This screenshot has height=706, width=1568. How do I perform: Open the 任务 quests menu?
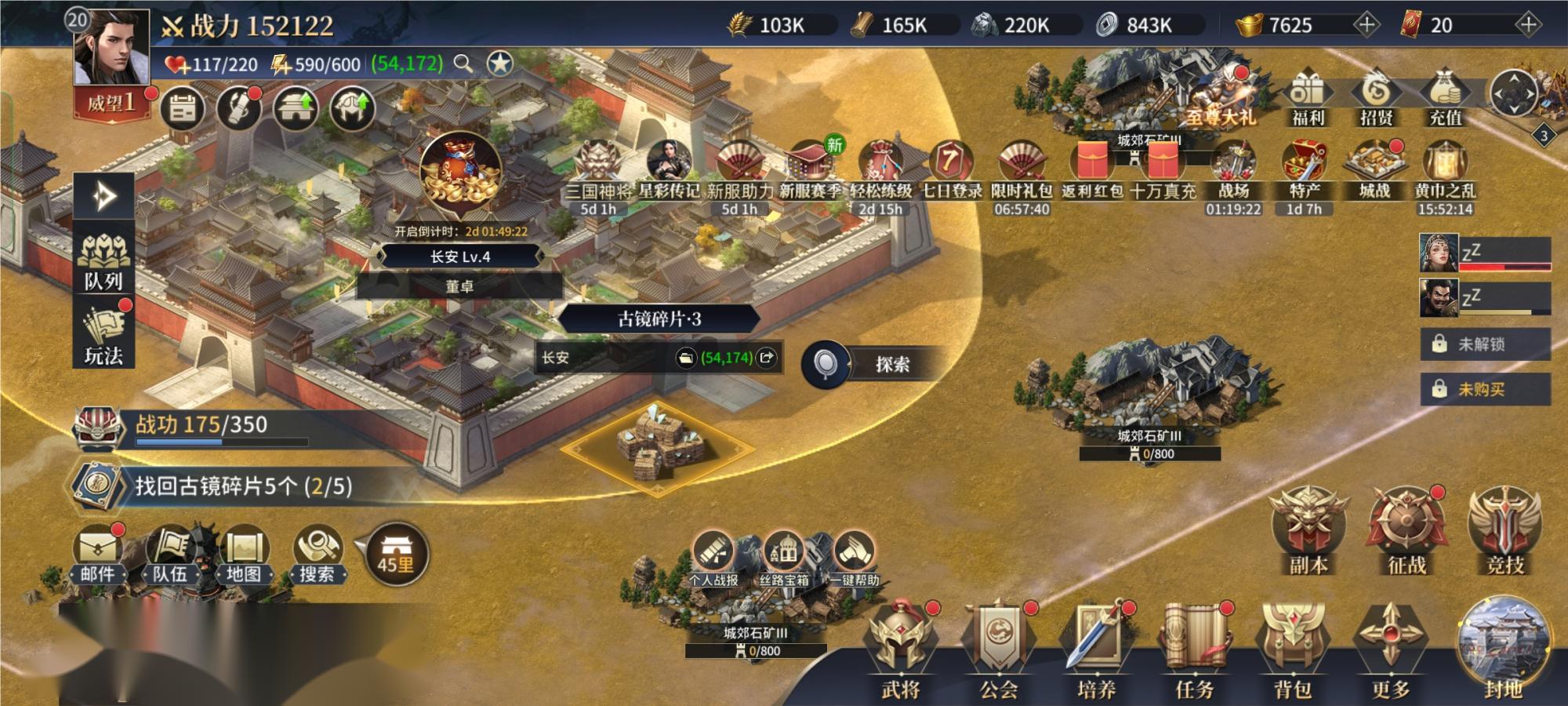click(1194, 651)
